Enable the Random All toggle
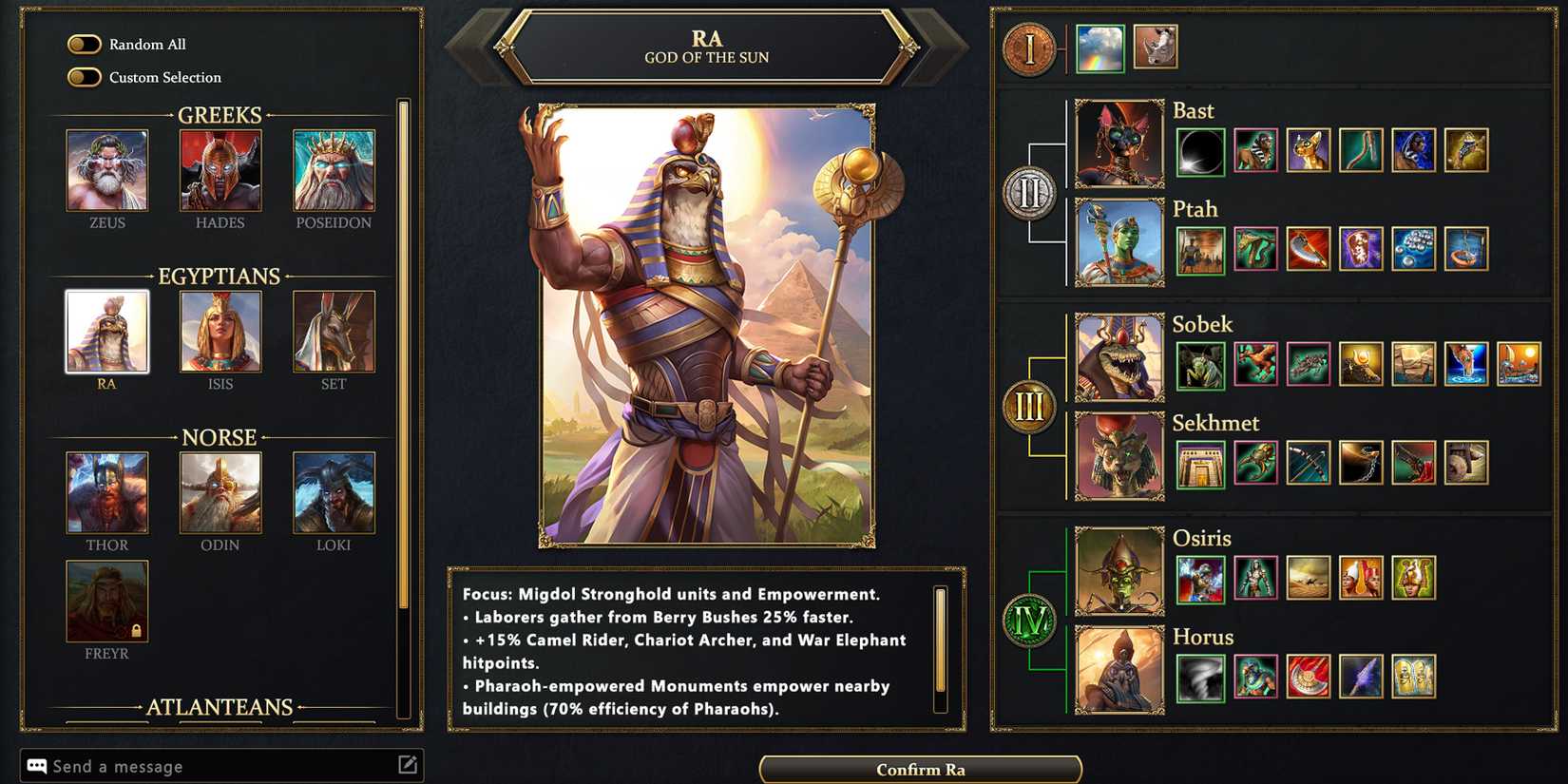1568x784 pixels. pyautogui.click(x=85, y=44)
